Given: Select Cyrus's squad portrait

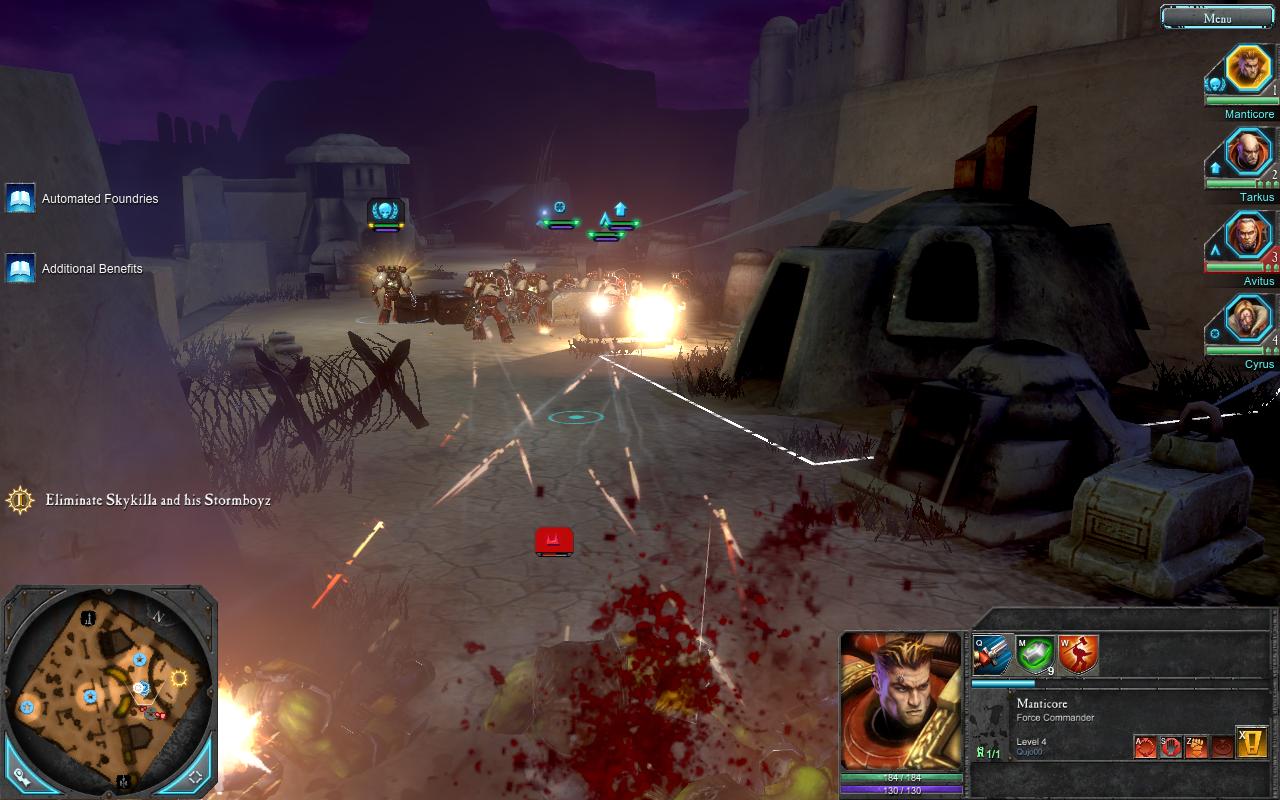Looking at the screenshot, I should click(x=1247, y=320).
